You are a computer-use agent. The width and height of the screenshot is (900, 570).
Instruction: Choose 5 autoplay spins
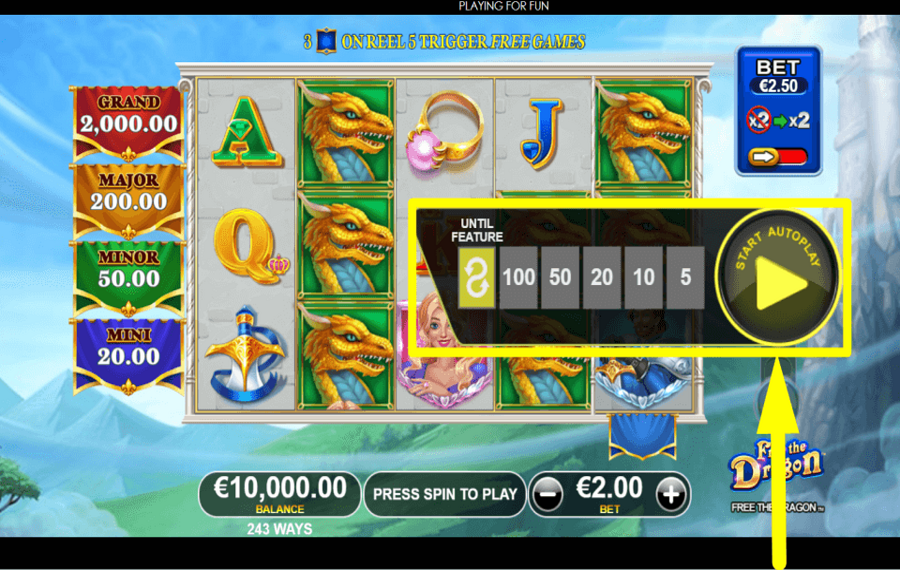(x=686, y=277)
